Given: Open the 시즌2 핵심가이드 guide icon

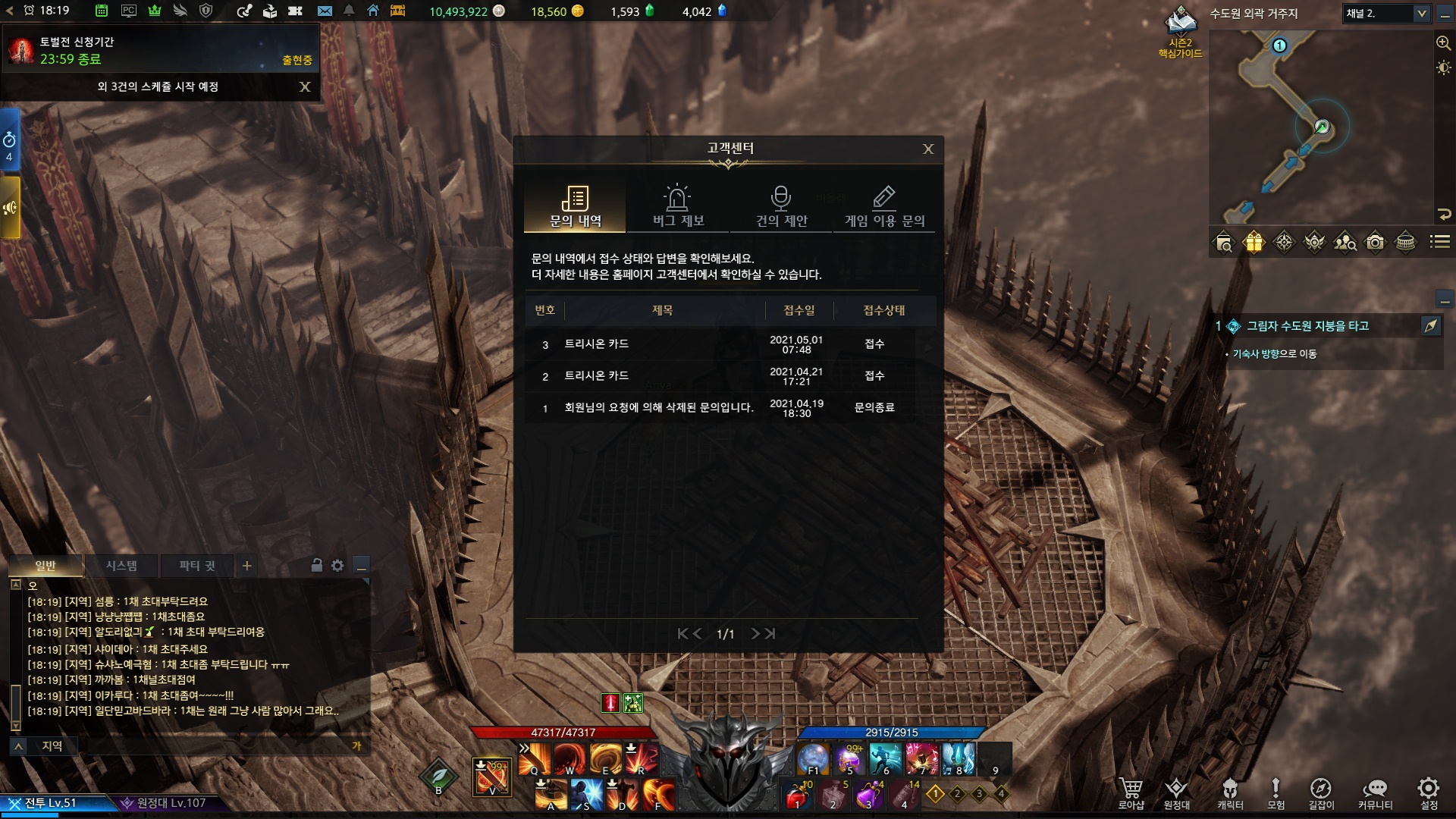Looking at the screenshot, I should (1180, 30).
